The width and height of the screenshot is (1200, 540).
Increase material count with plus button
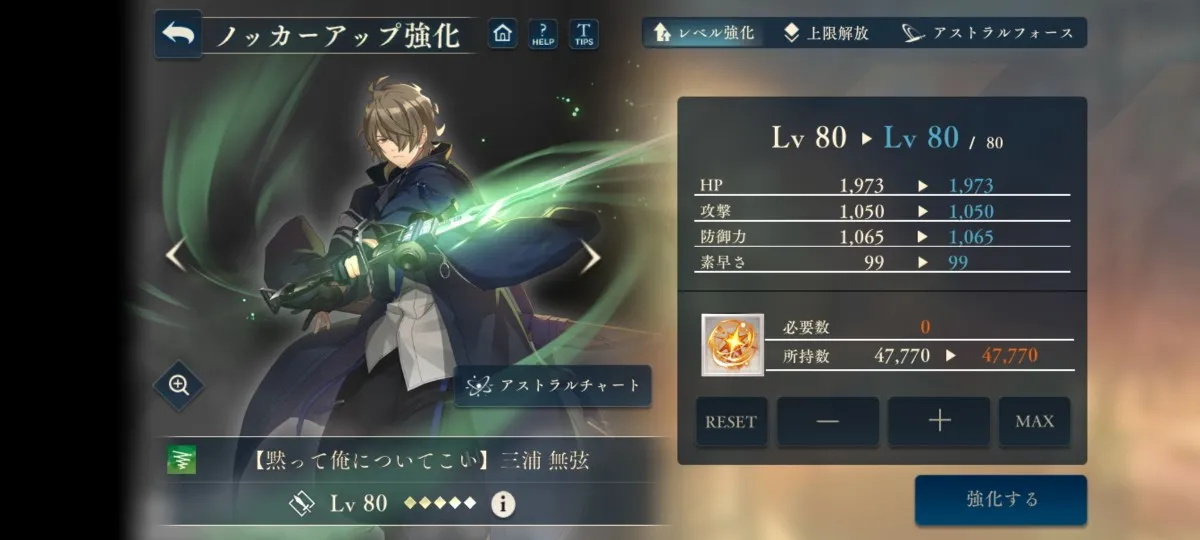tap(939, 421)
